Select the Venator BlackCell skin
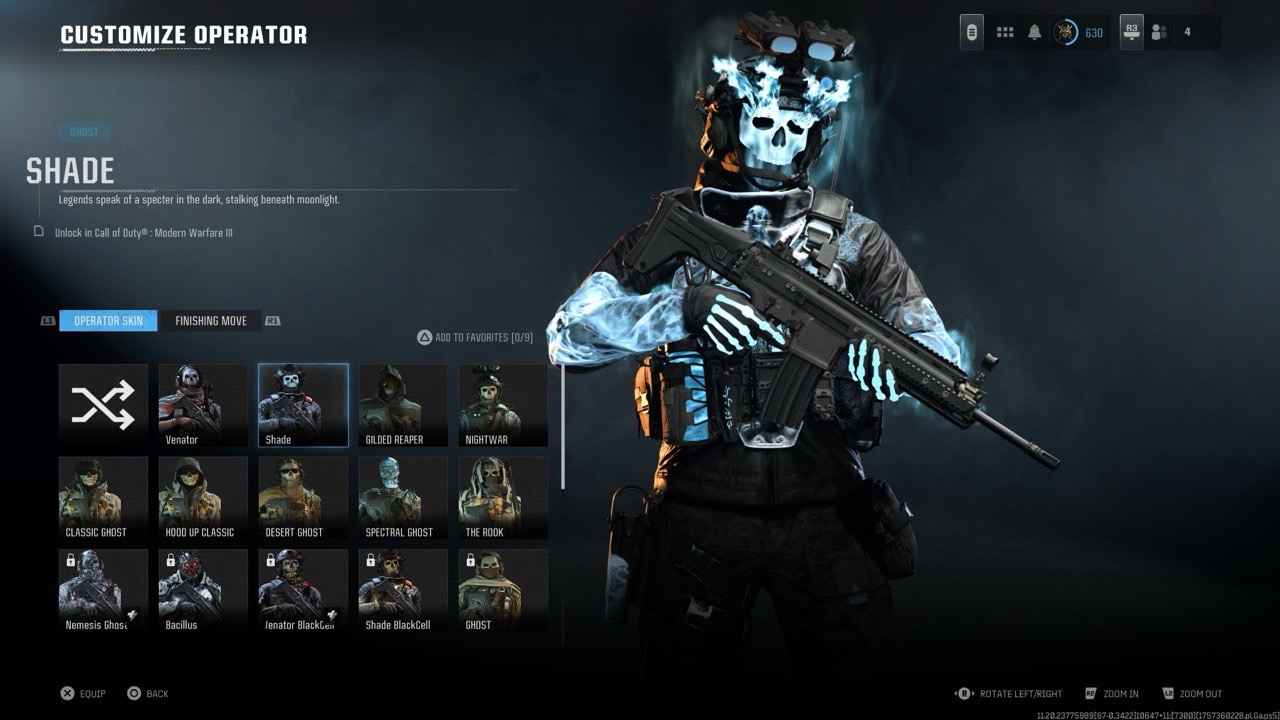 pyautogui.click(x=303, y=590)
